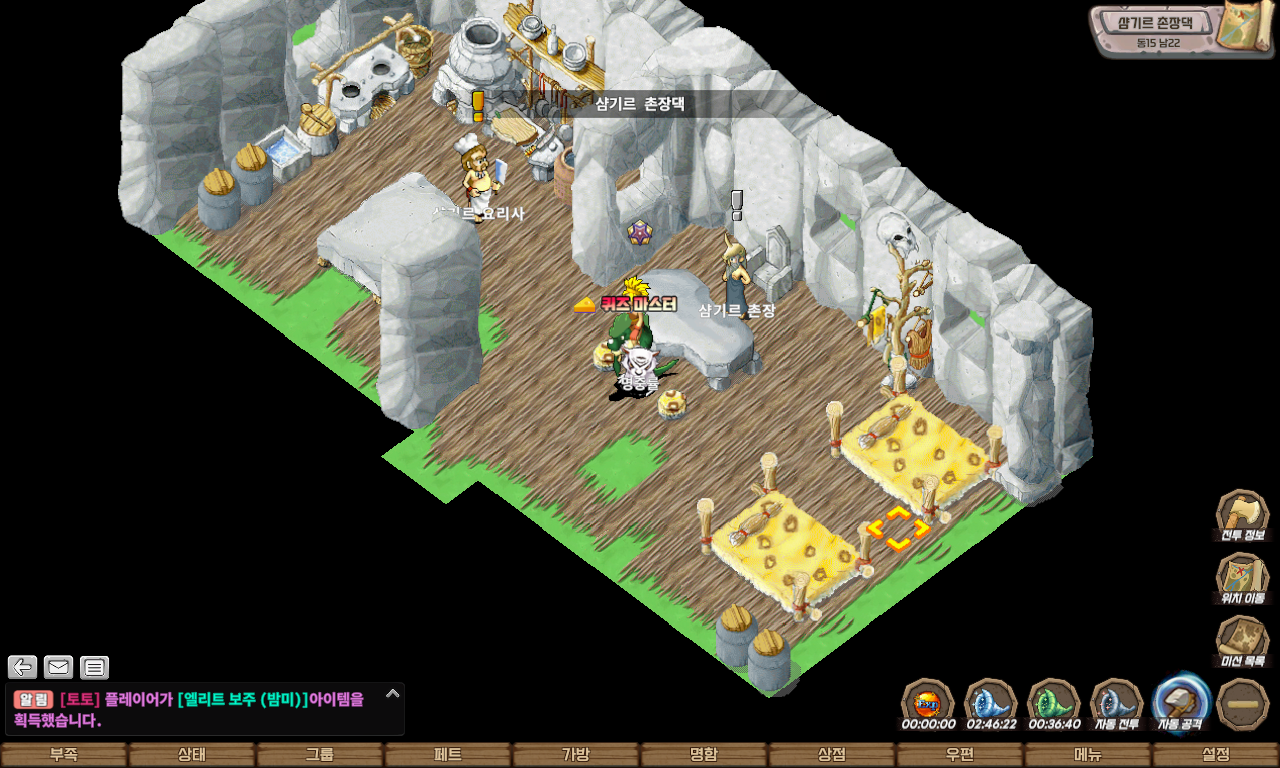Image resolution: width=1280 pixels, height=768 pixels.
Task: Open the 가방 (bag) inventory
Action: coord(576,755)
